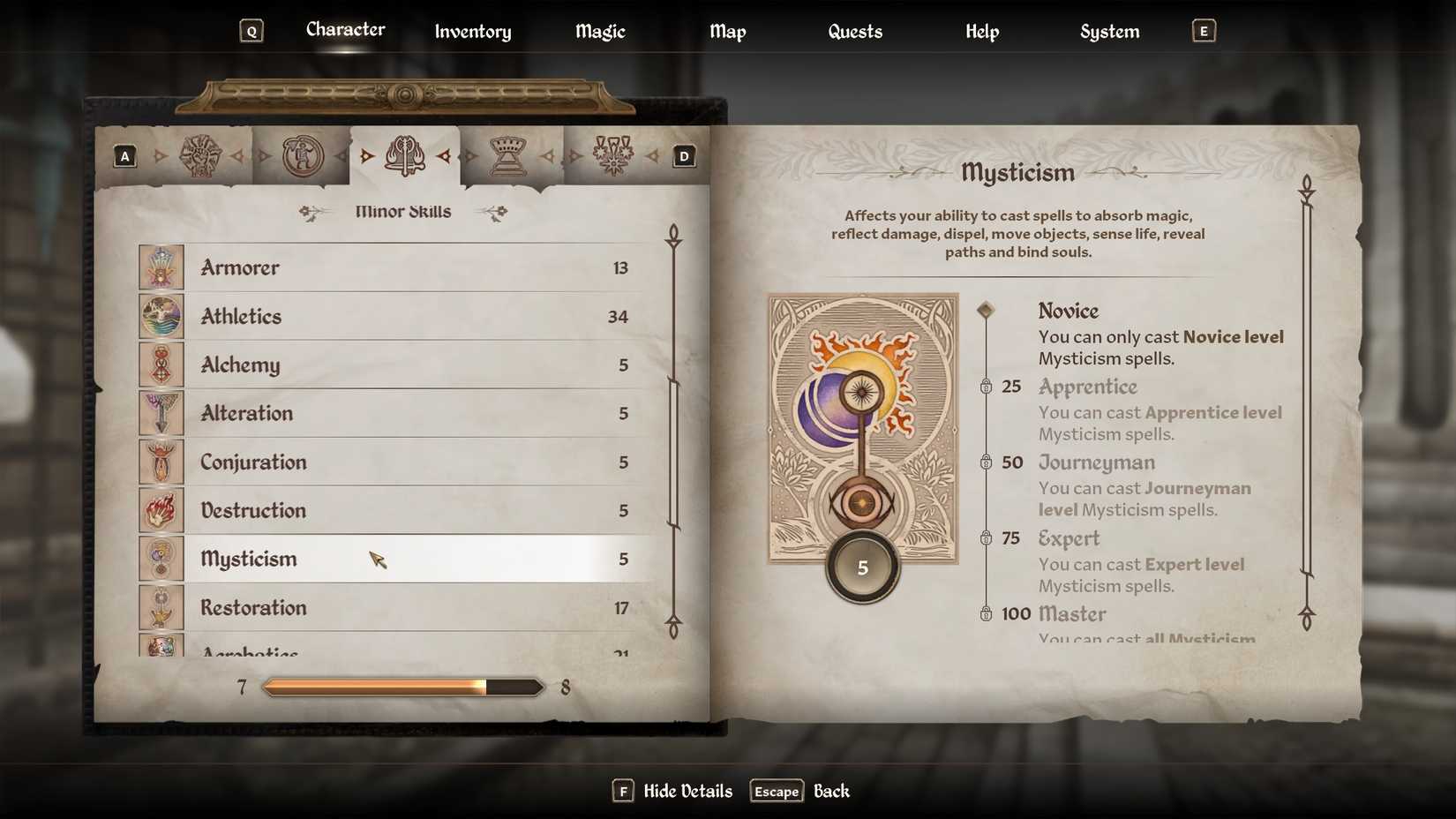Click the level progress bar between 7 and 8
Screen dimensions: 1456x819
tap(402, 686)
